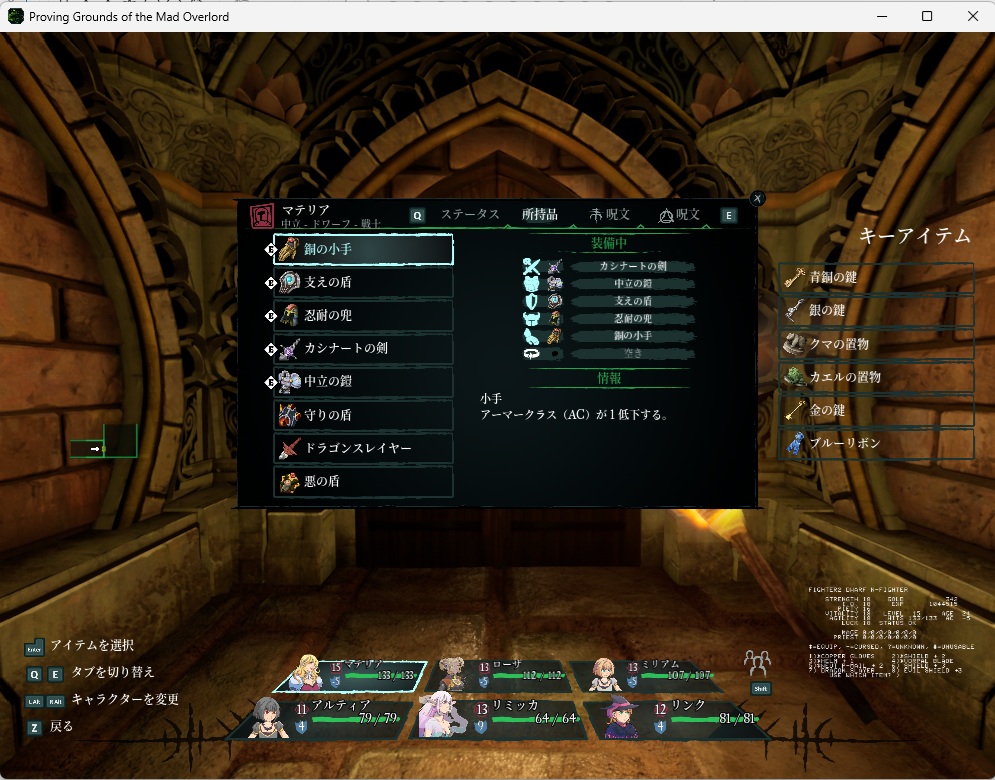This screenshot has height=780, width=995.
Task: Select the 守りの盾 item row
Action: [363, 415]
